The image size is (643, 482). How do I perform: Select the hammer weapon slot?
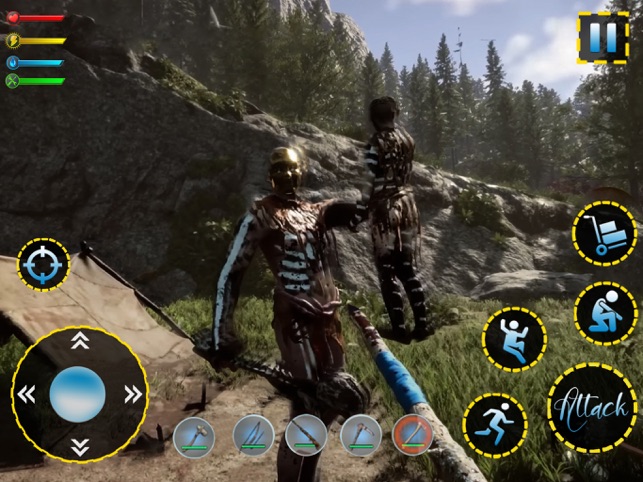click(x=194, y=436)
